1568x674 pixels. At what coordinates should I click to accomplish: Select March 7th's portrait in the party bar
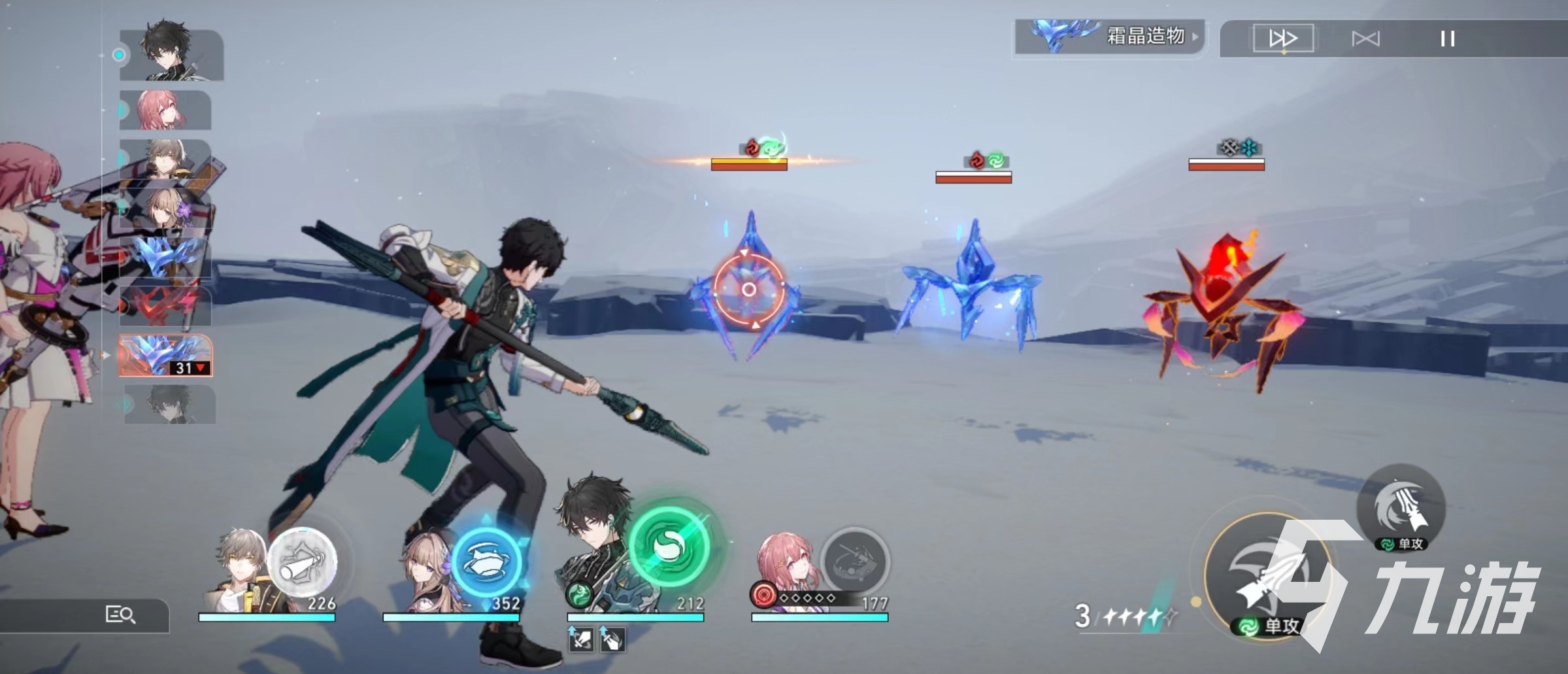coord(784,565)
